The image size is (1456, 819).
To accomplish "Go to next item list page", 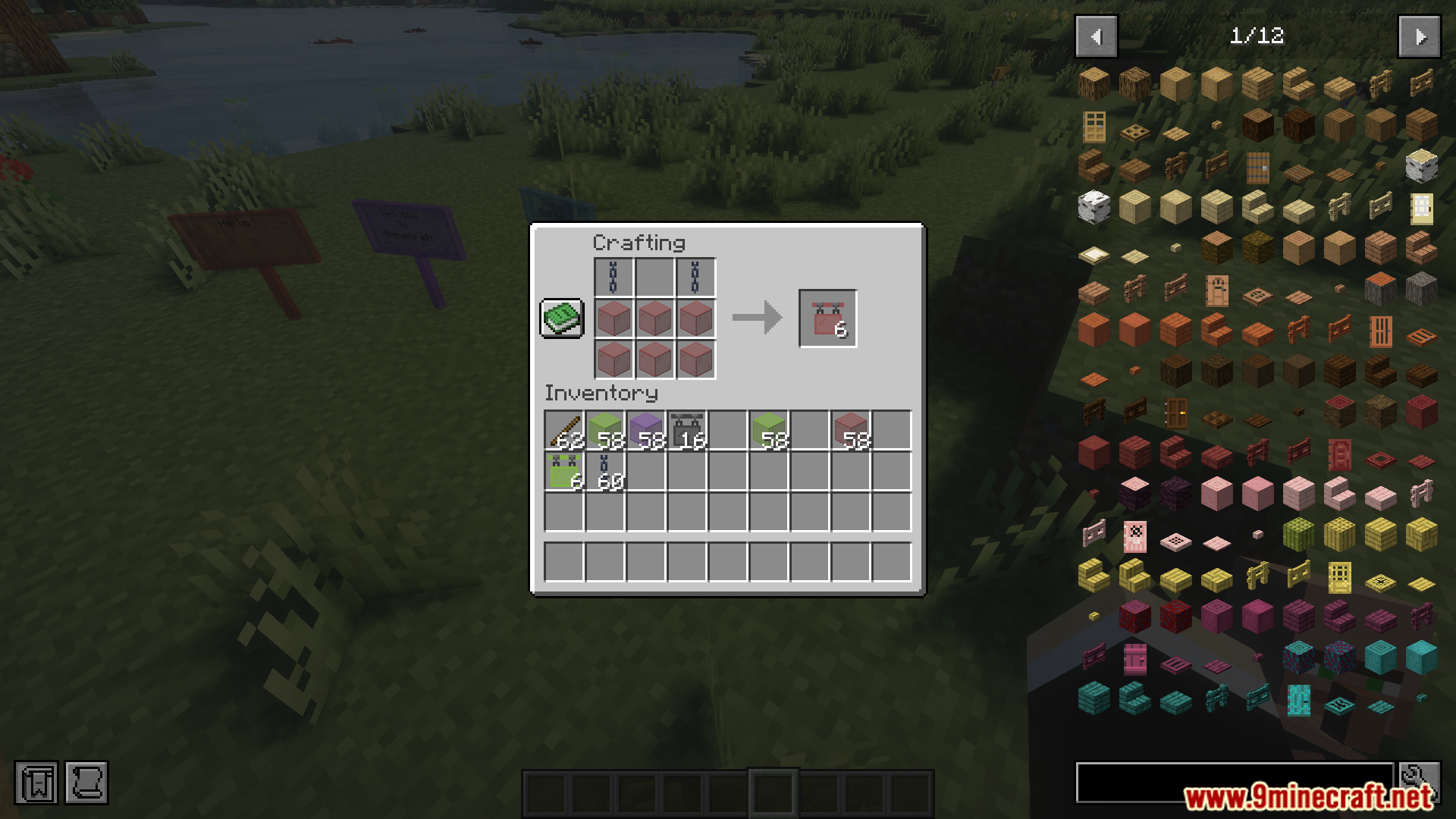I will [x=1419, y=36].
